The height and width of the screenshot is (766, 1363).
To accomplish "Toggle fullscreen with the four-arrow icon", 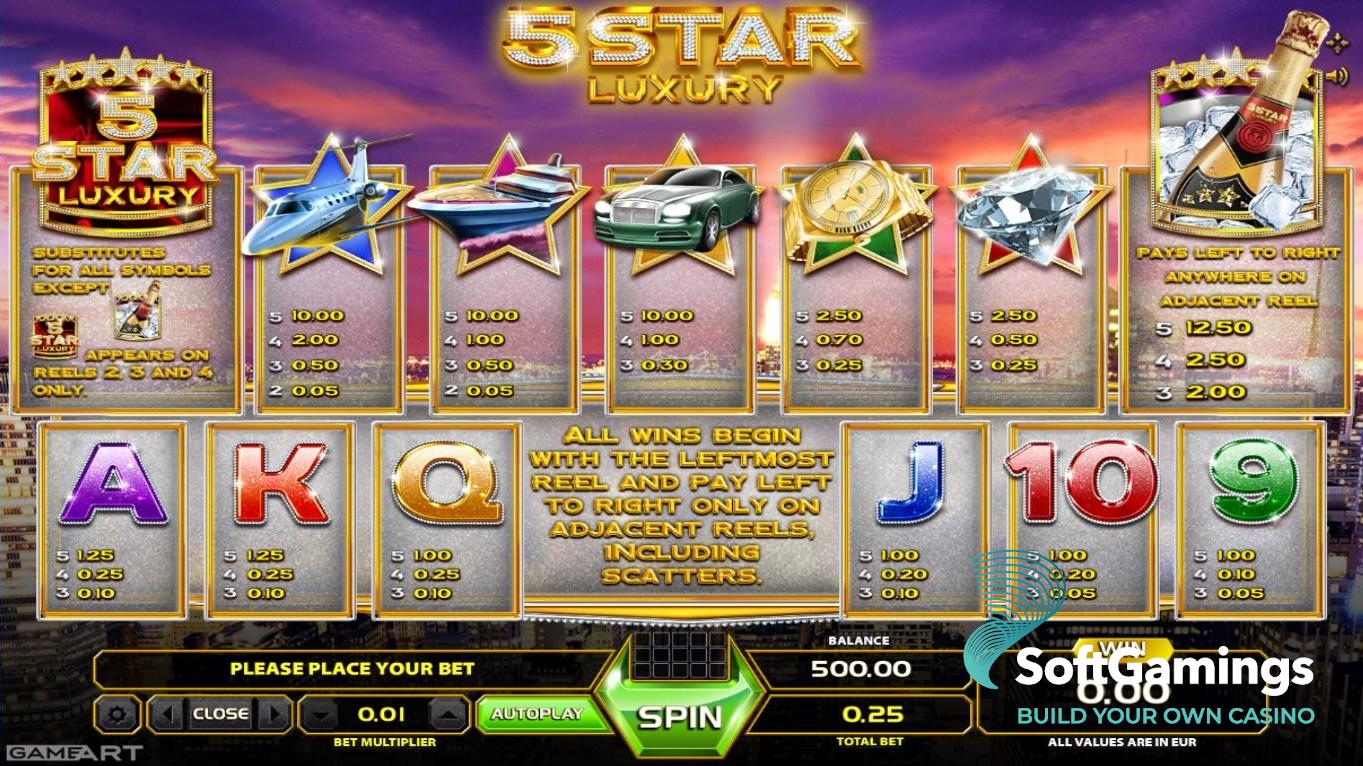I will (1337, 43).
